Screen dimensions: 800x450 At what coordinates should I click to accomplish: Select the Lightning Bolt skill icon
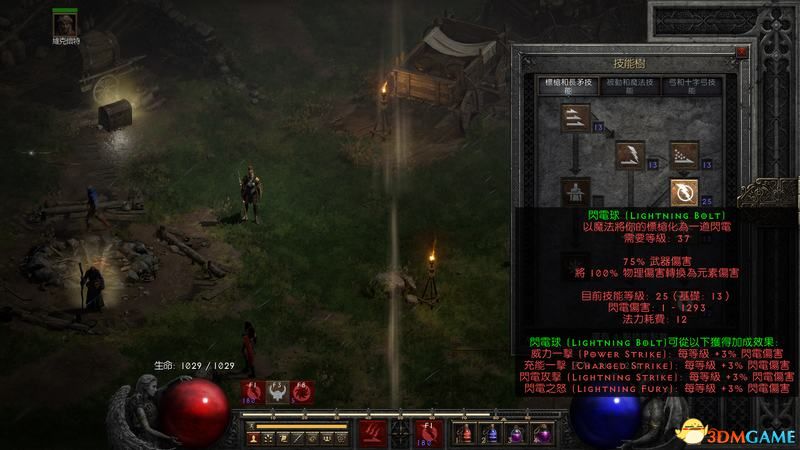pyautogui.click(x=685, y=190)
